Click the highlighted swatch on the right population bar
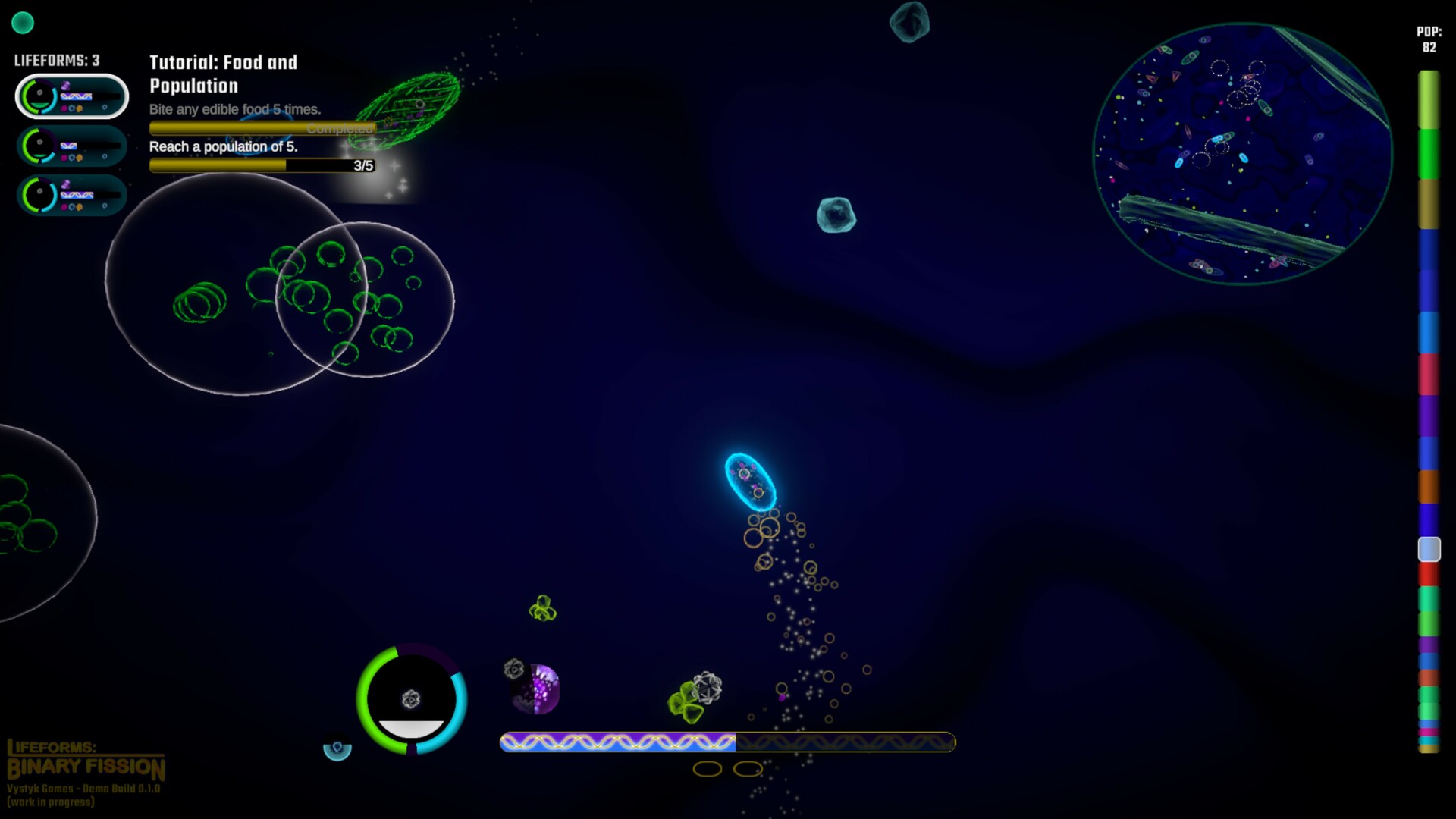This screenshot has width=1456, height=819. (x=1428, y=548)
